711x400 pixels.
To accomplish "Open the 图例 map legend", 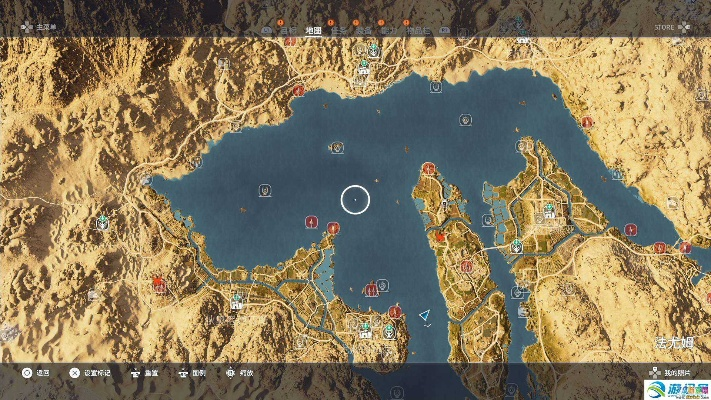I will click(196, 373).
